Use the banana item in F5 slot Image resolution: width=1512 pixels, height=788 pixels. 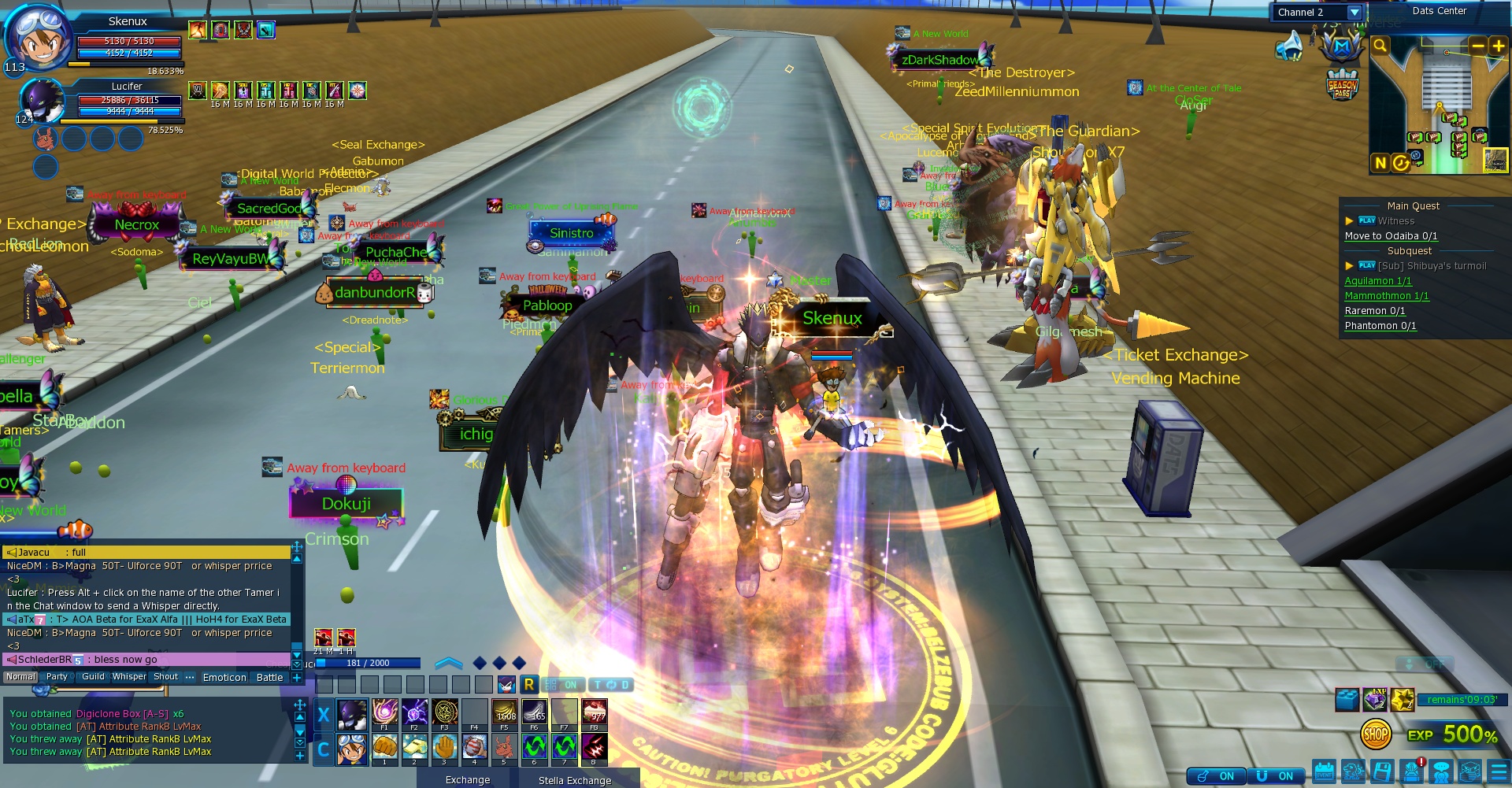[x=505, y=712]
